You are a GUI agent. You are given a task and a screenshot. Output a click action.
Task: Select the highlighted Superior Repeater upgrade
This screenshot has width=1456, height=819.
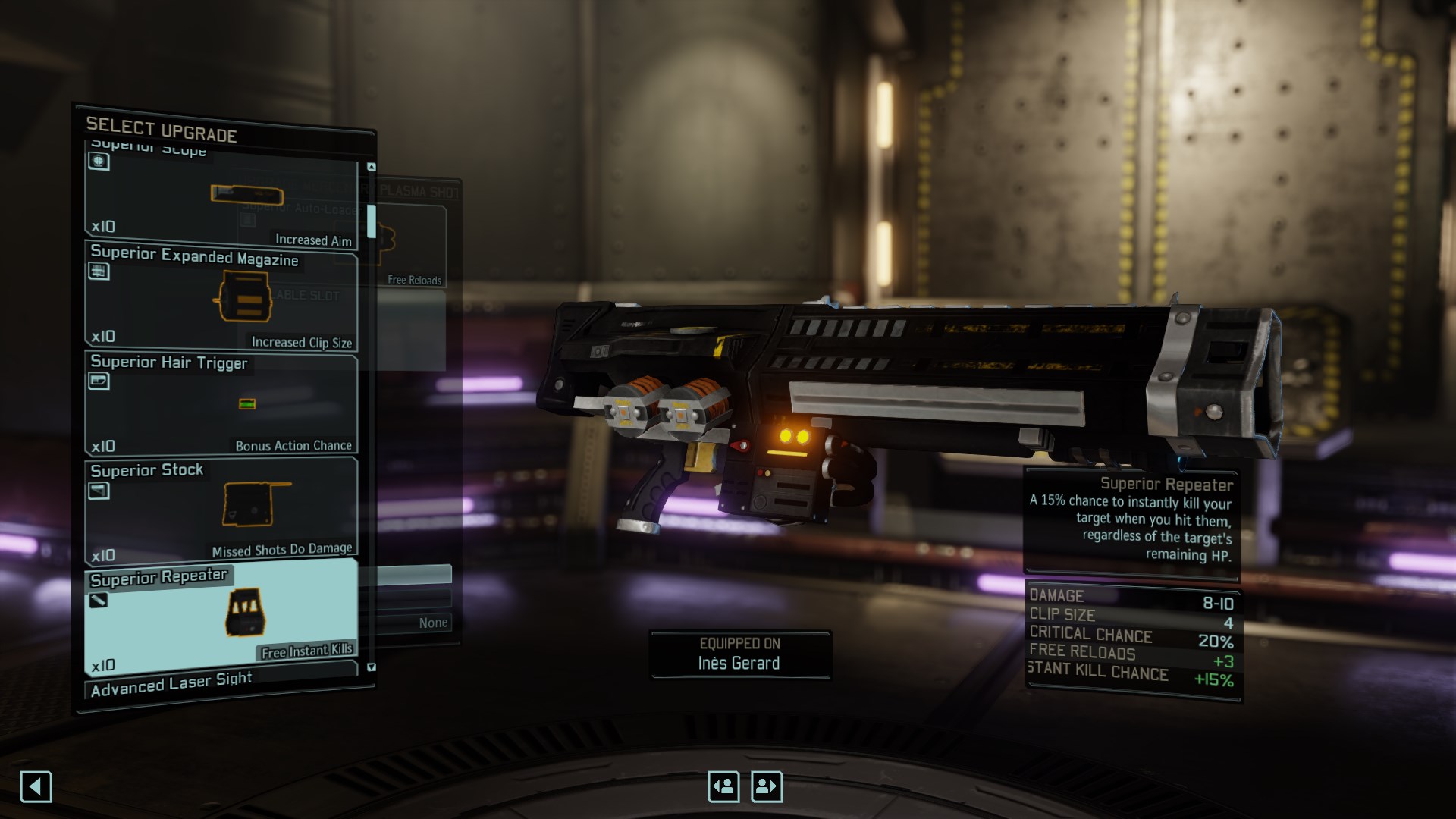tap(221, 616)
